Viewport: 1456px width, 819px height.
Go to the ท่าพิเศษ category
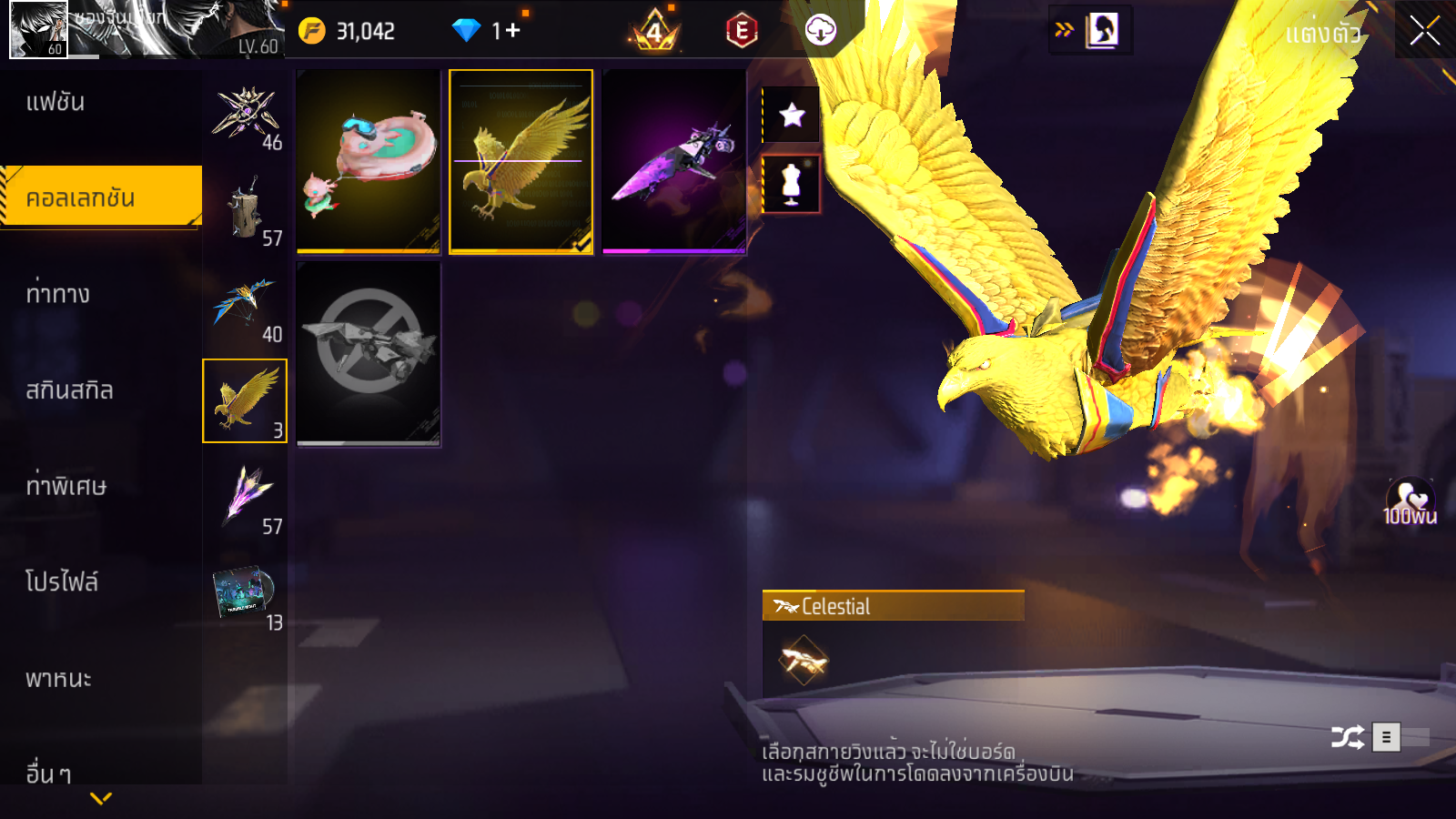pyautogui.click(x=66, y=486)
